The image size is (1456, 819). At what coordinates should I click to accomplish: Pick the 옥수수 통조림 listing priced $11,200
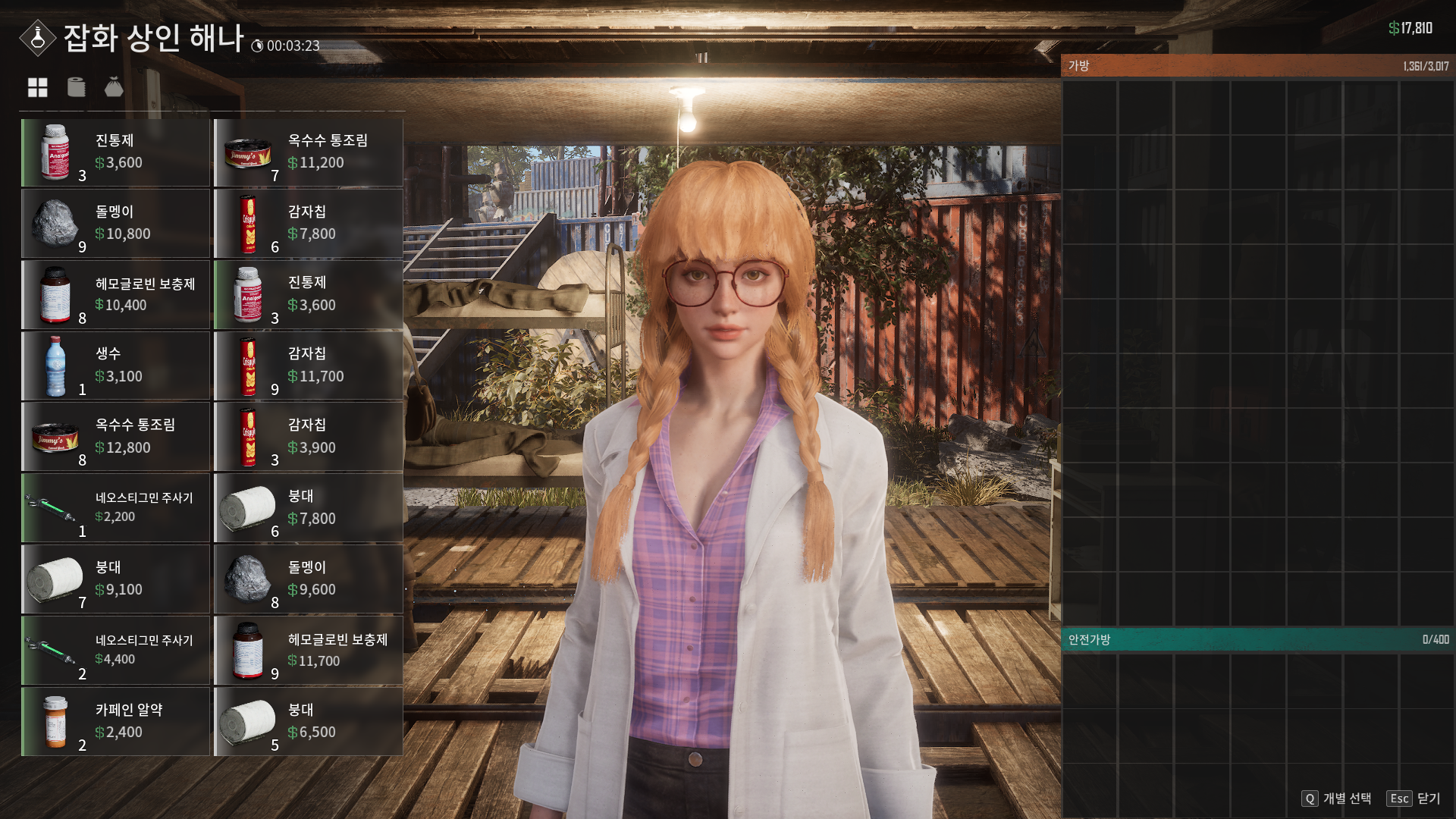pos(308,152)
